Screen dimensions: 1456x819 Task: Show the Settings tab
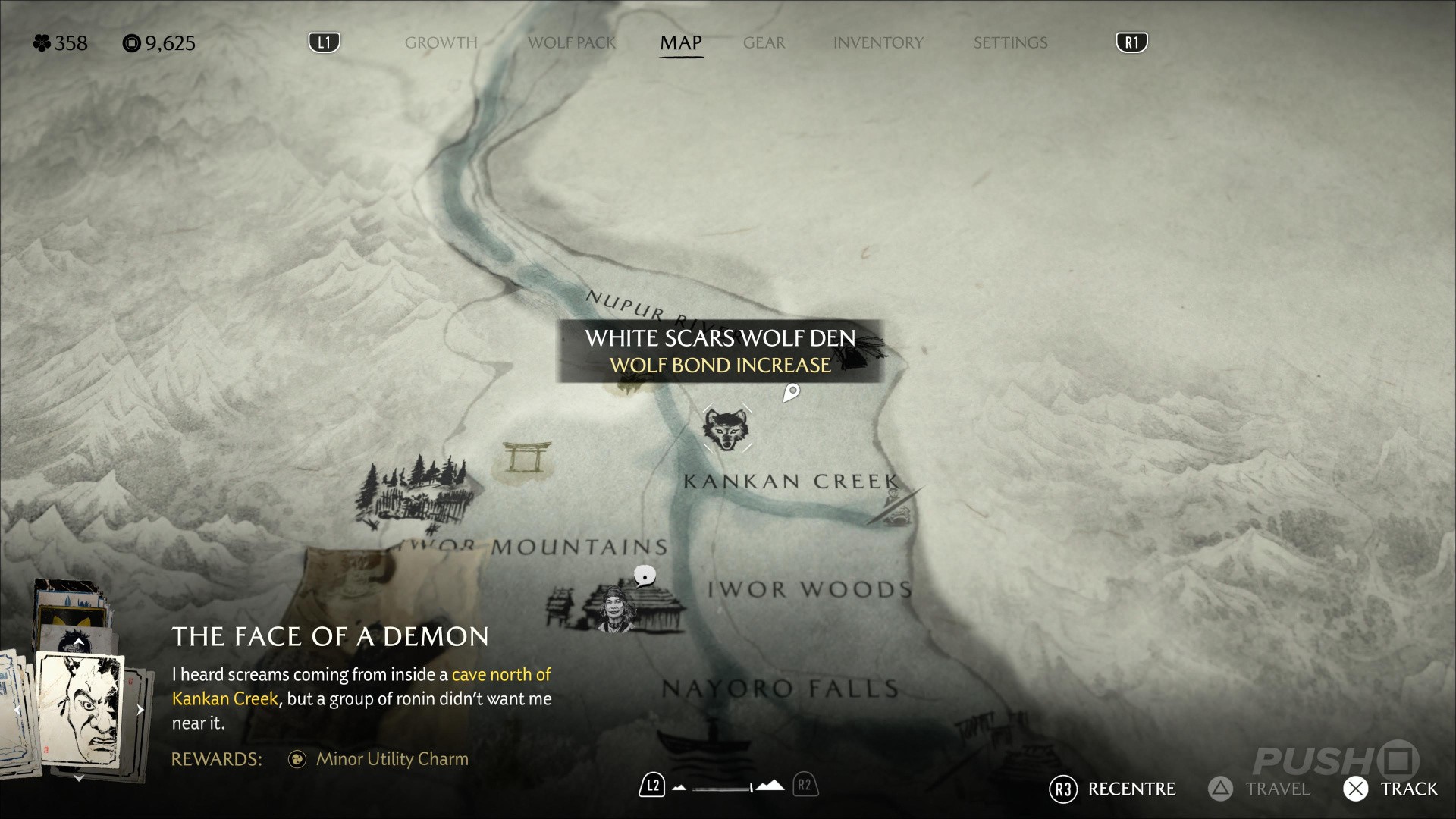[1010, 42]
